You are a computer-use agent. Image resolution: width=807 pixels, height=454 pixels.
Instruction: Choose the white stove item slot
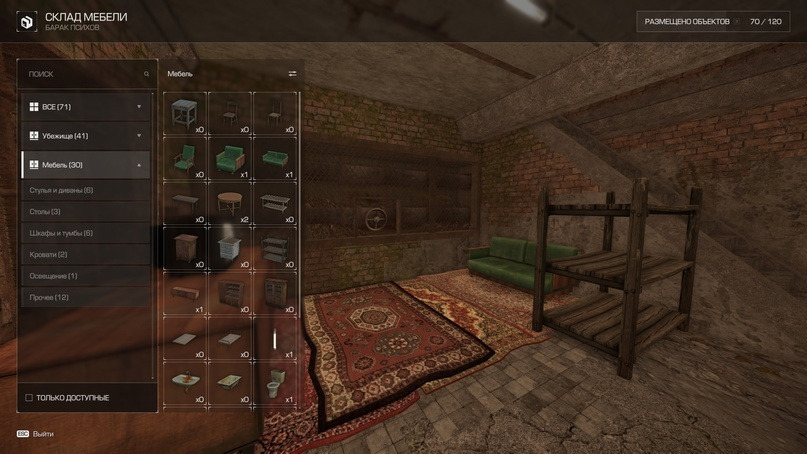pos(229,248)
